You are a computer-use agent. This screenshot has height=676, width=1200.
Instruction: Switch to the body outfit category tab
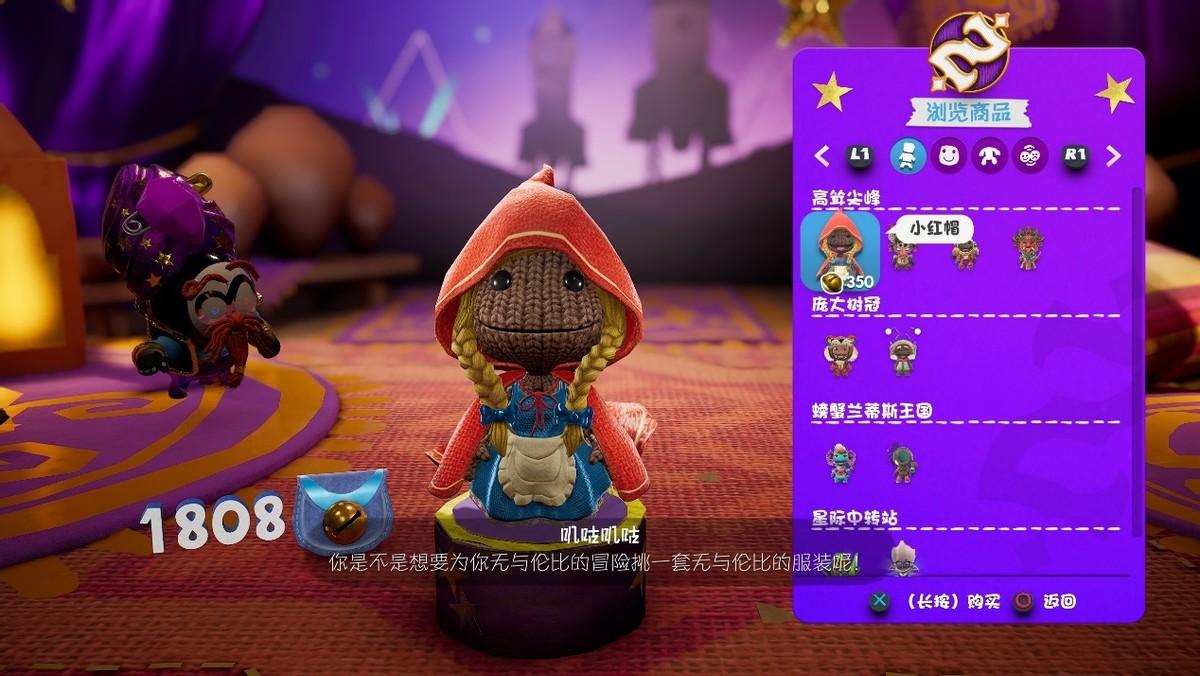coord(989,156)
